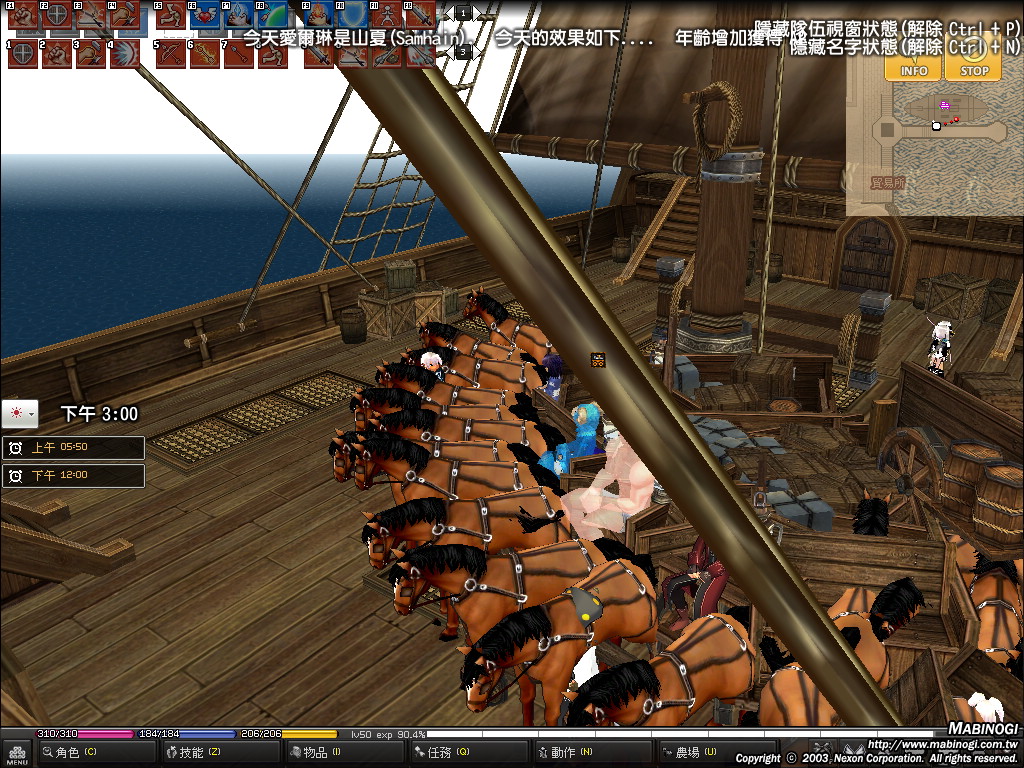Use the bow skill in slot 5
The height and width of the screenshot is (768, 1024).
[170, 53]
